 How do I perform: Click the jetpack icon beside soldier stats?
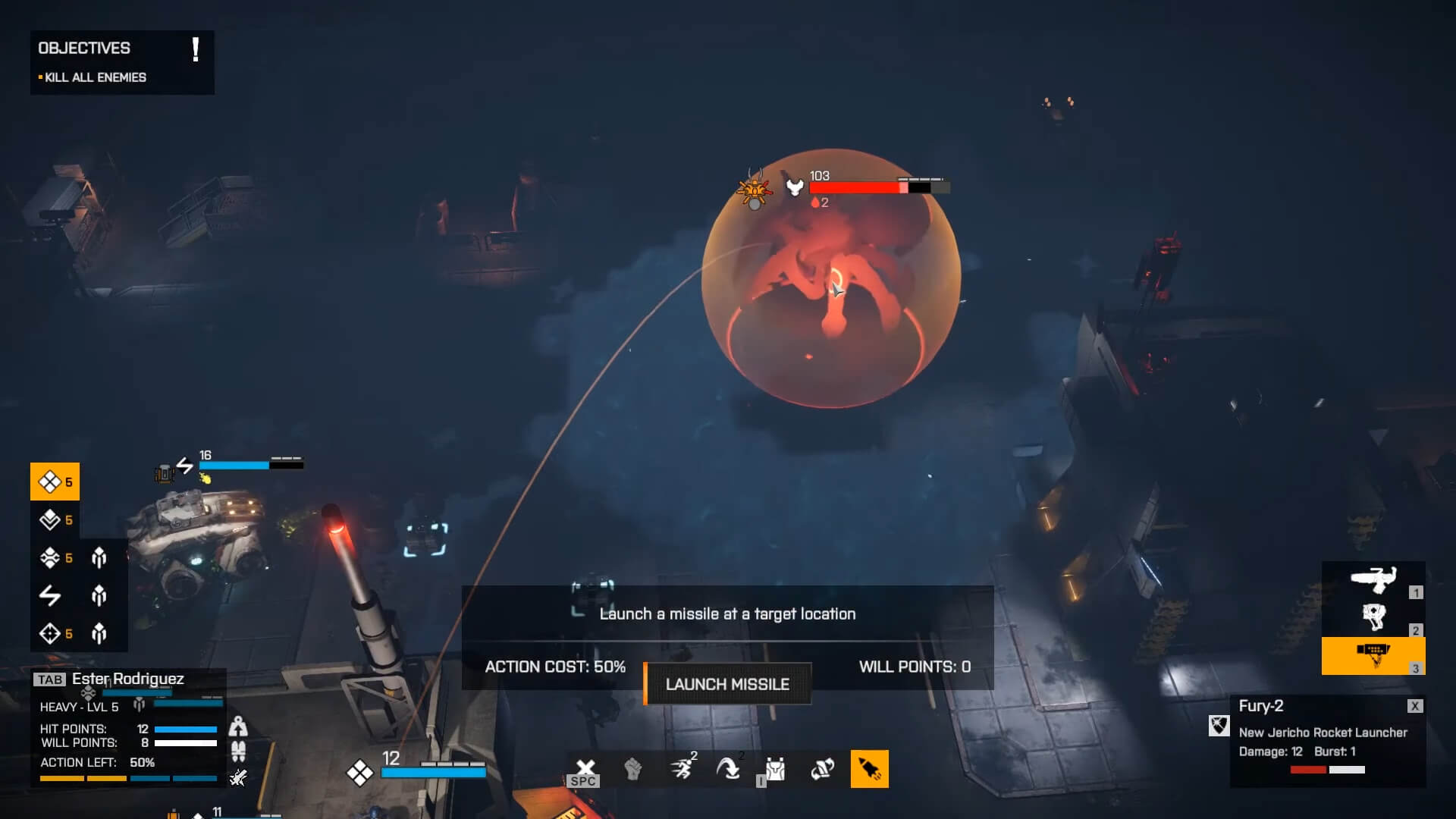coord(239,726)
